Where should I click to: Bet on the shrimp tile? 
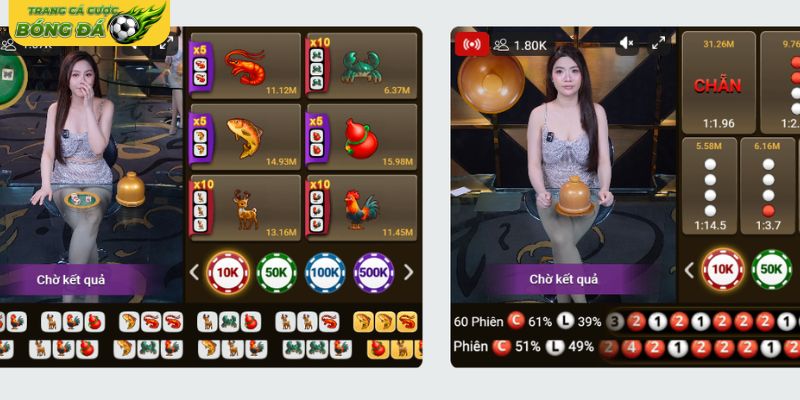[x=246, y=66]
